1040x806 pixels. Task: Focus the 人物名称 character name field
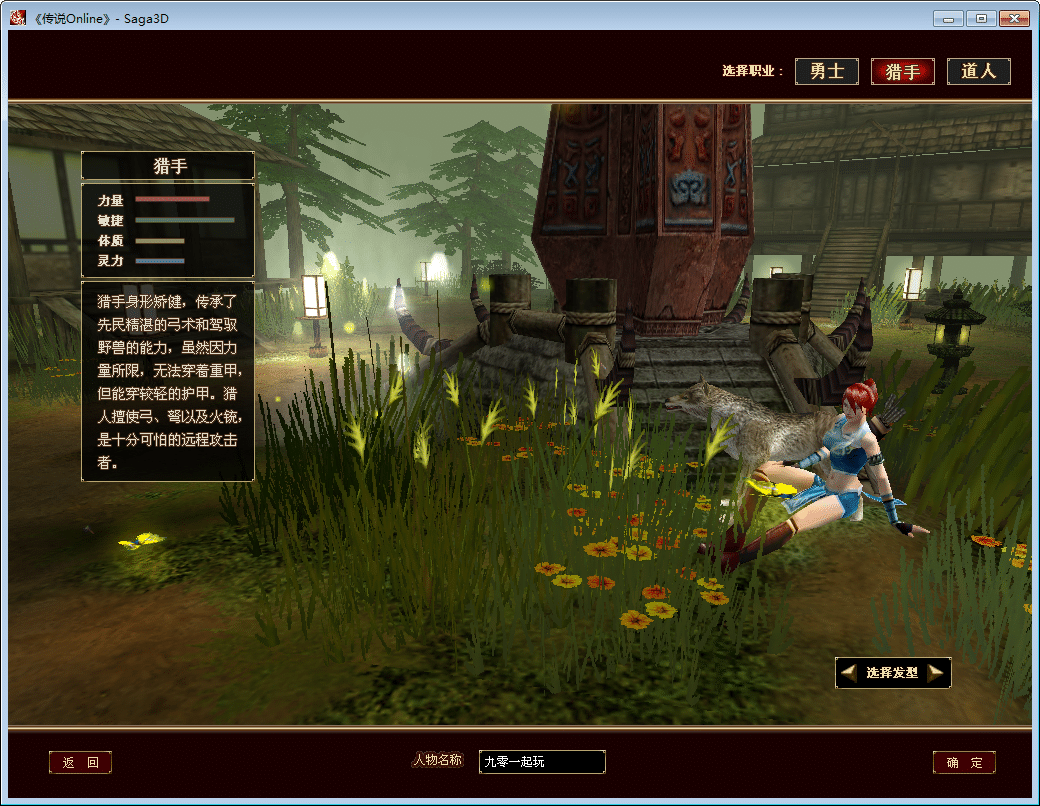[x=542, y=762]
